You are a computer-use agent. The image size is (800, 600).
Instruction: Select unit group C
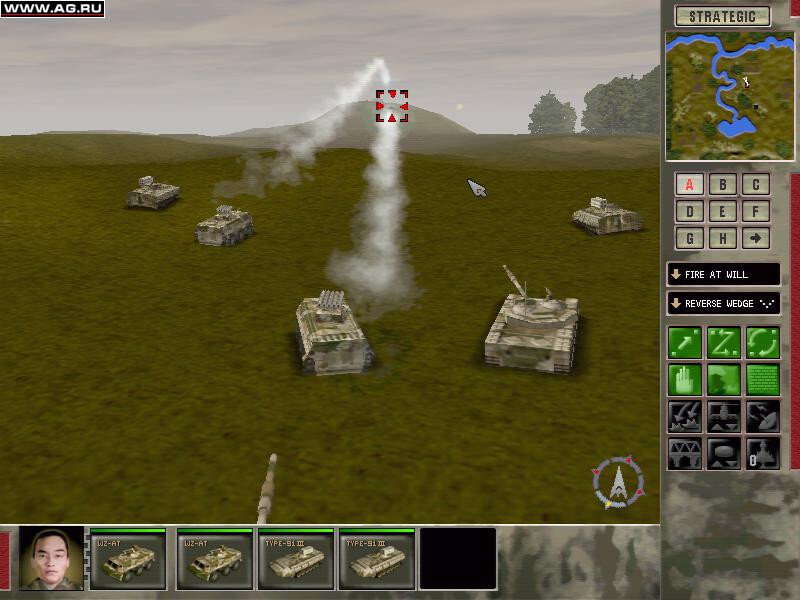pyautogui.click(x=755, y=184)
